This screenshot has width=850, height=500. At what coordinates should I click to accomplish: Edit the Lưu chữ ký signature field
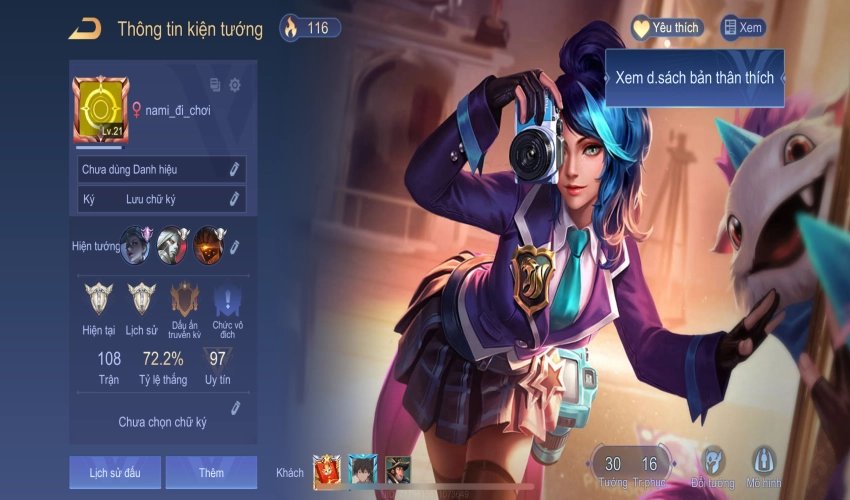pos(235,199)
